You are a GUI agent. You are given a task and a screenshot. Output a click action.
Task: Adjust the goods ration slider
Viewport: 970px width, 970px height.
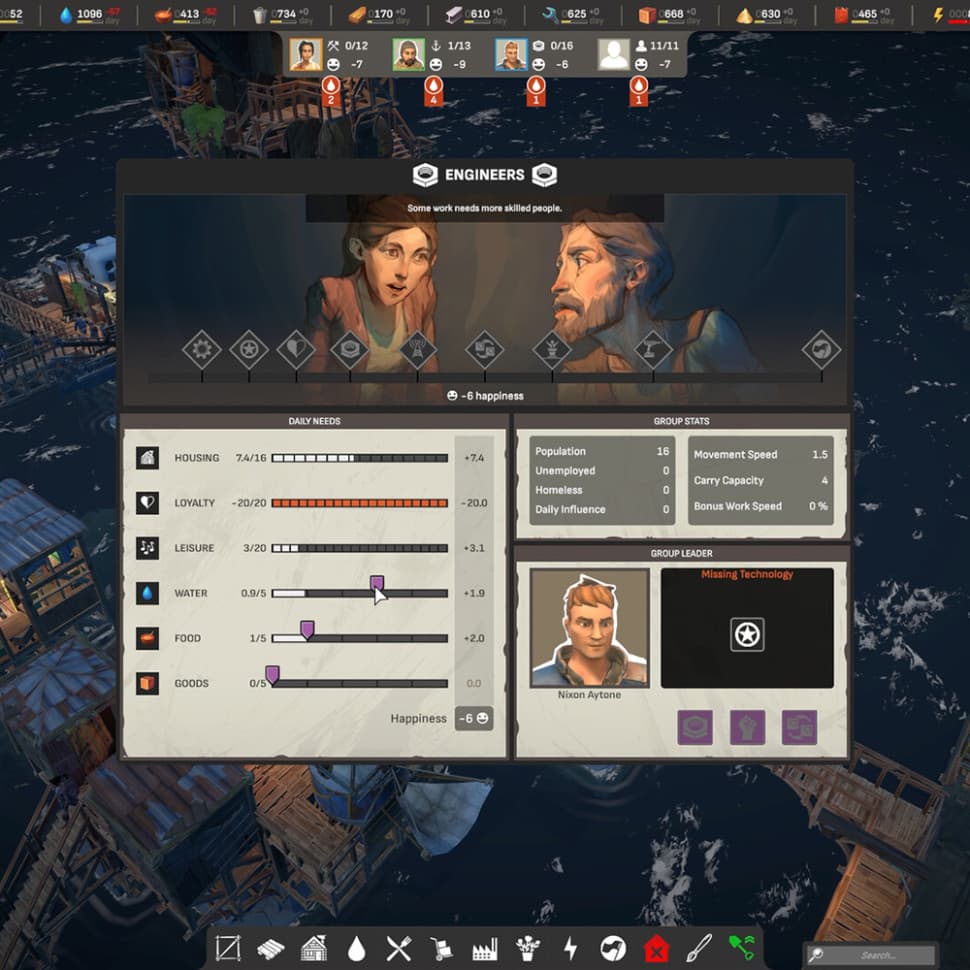271,674
